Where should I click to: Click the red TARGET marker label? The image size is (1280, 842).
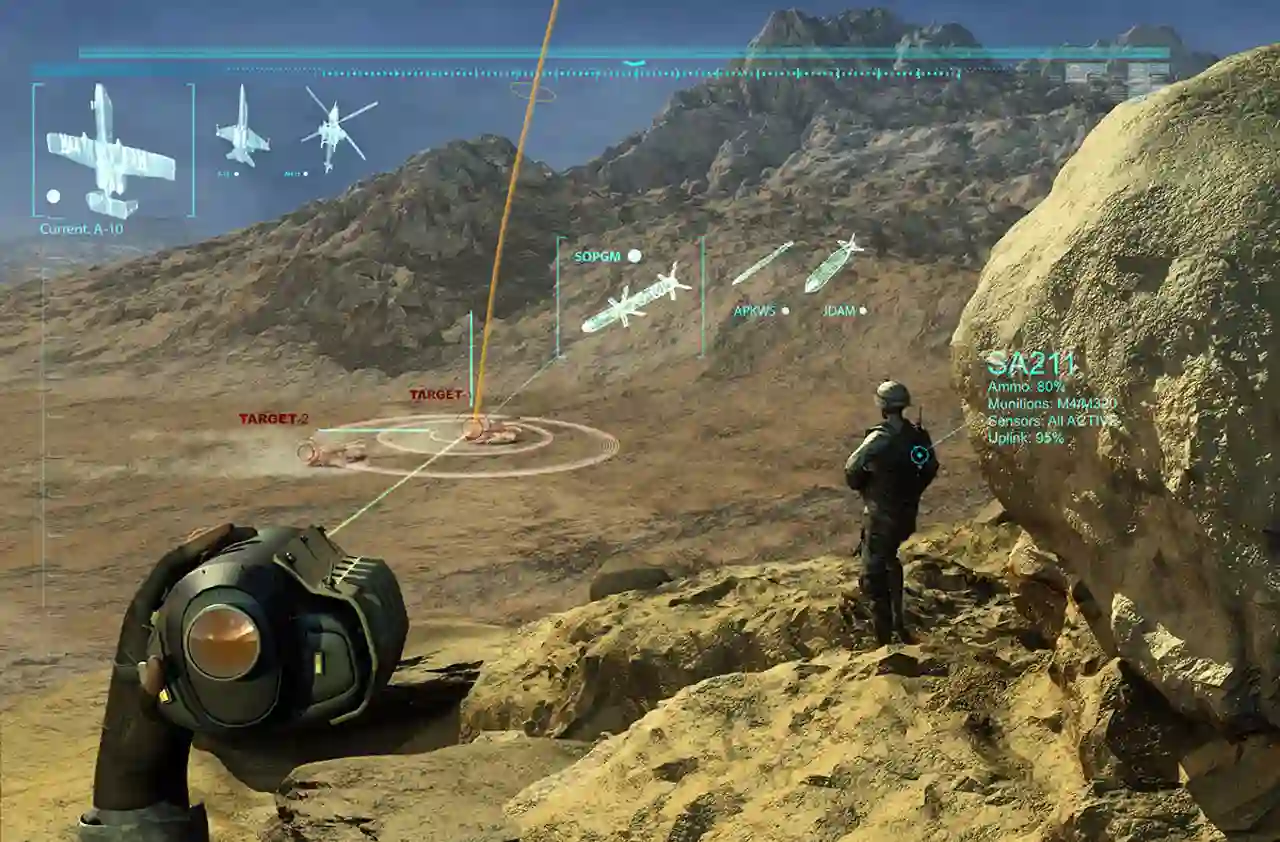[436, 395]
